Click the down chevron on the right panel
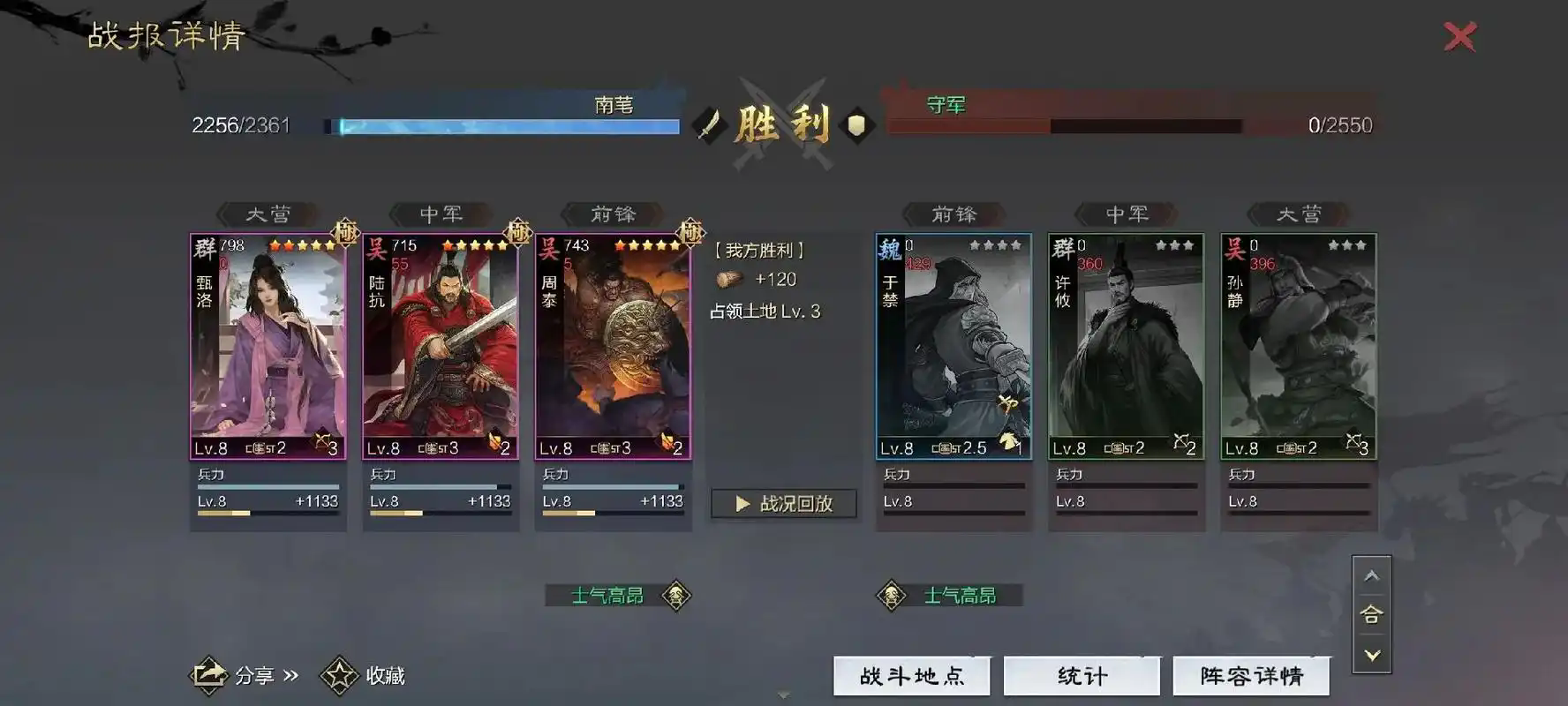 (1372, 656)
